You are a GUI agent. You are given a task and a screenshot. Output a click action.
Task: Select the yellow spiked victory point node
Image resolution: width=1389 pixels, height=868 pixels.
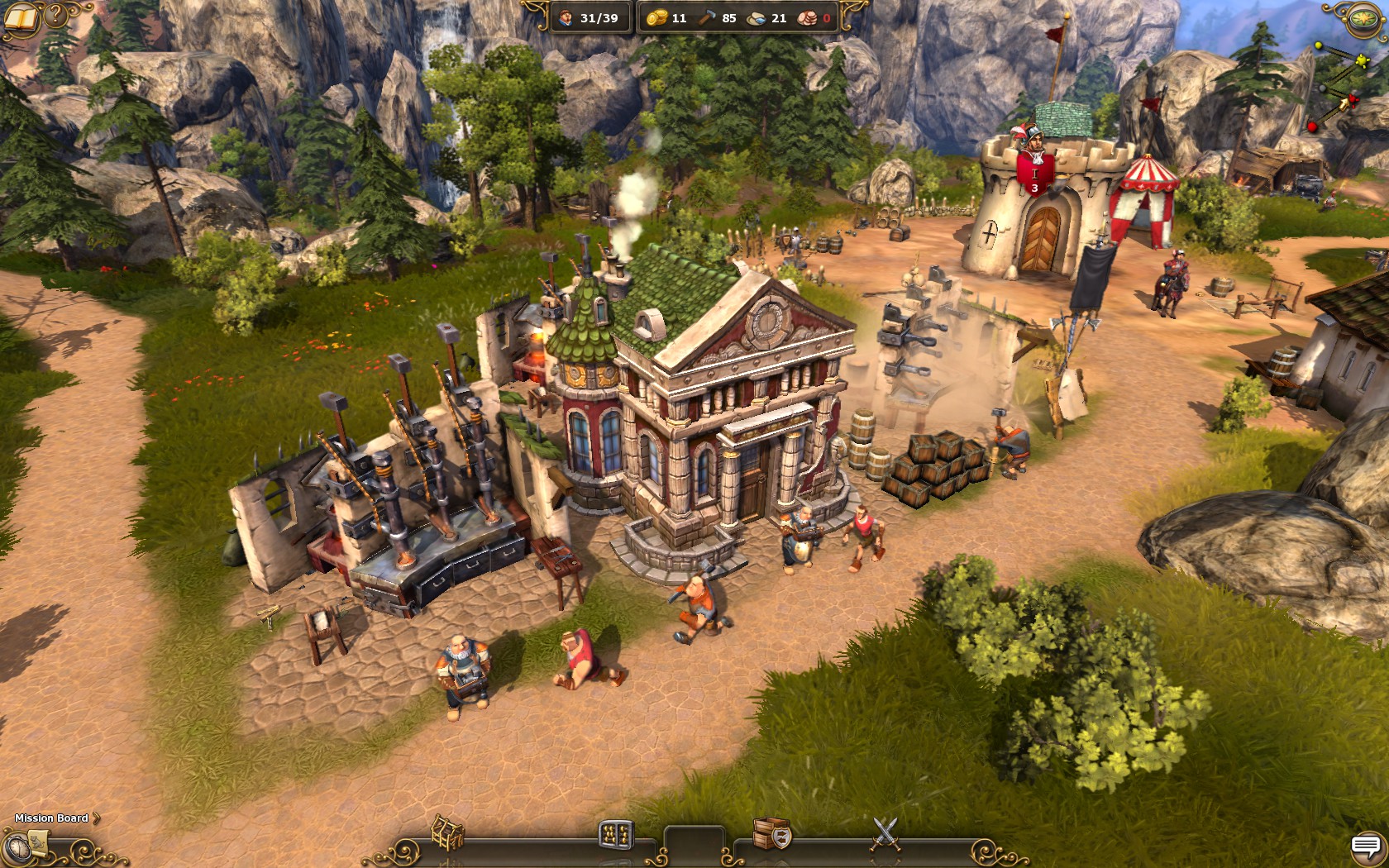click(x=1363, y=60)
